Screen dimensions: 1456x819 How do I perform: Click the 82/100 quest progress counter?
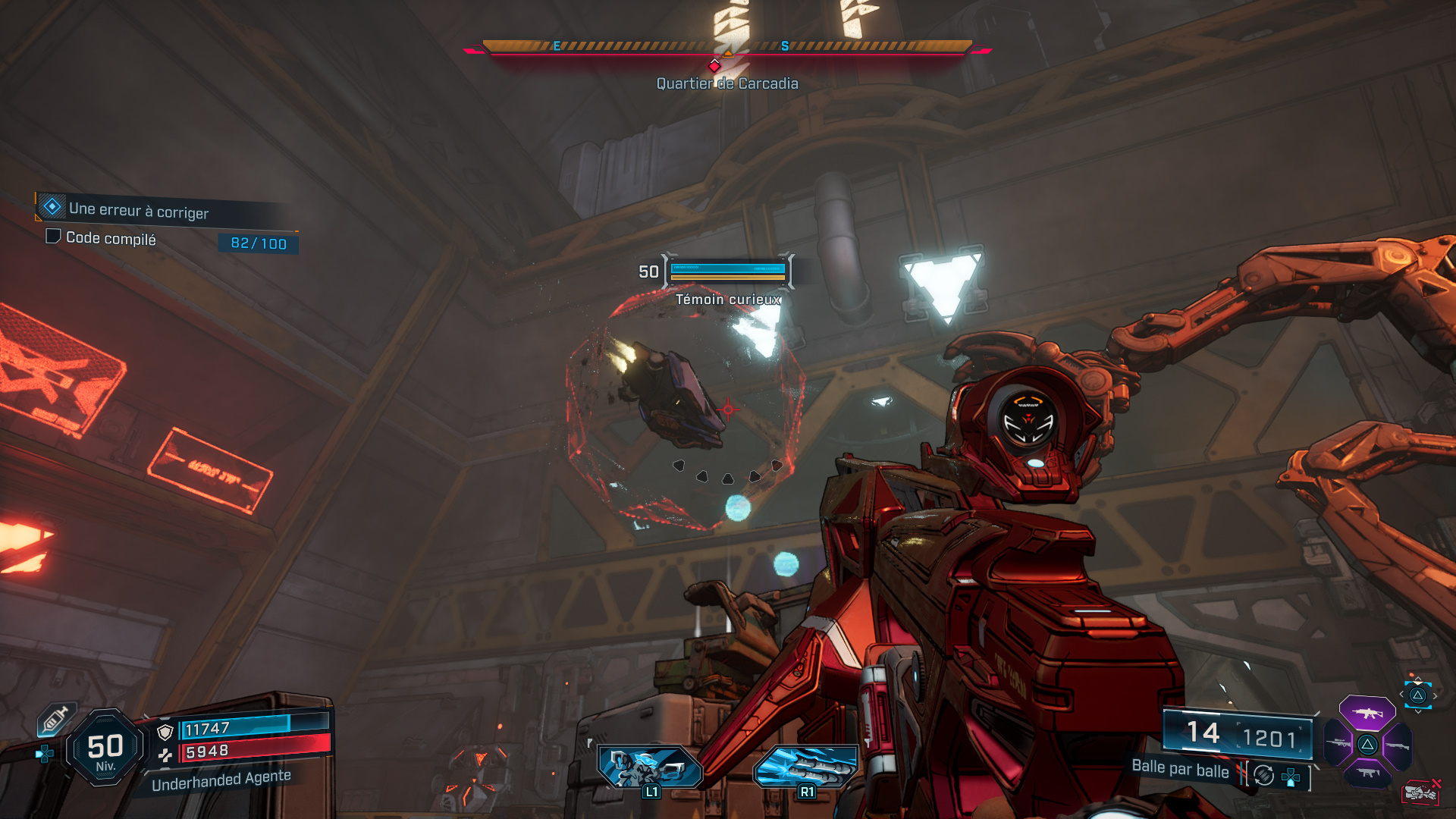[255, 243]
